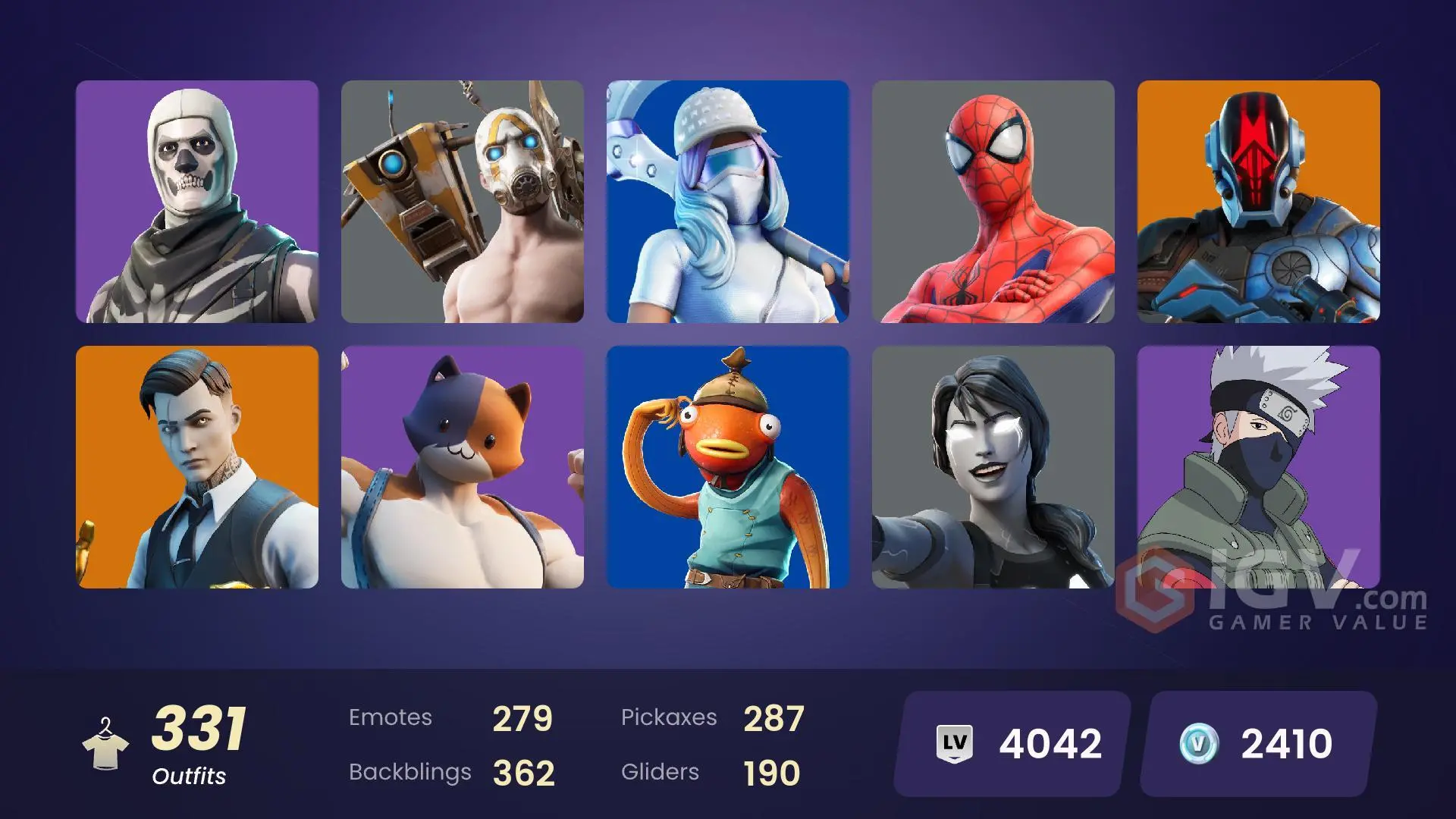
Task: Select the LV level badge icon
Action: point(955,742)
